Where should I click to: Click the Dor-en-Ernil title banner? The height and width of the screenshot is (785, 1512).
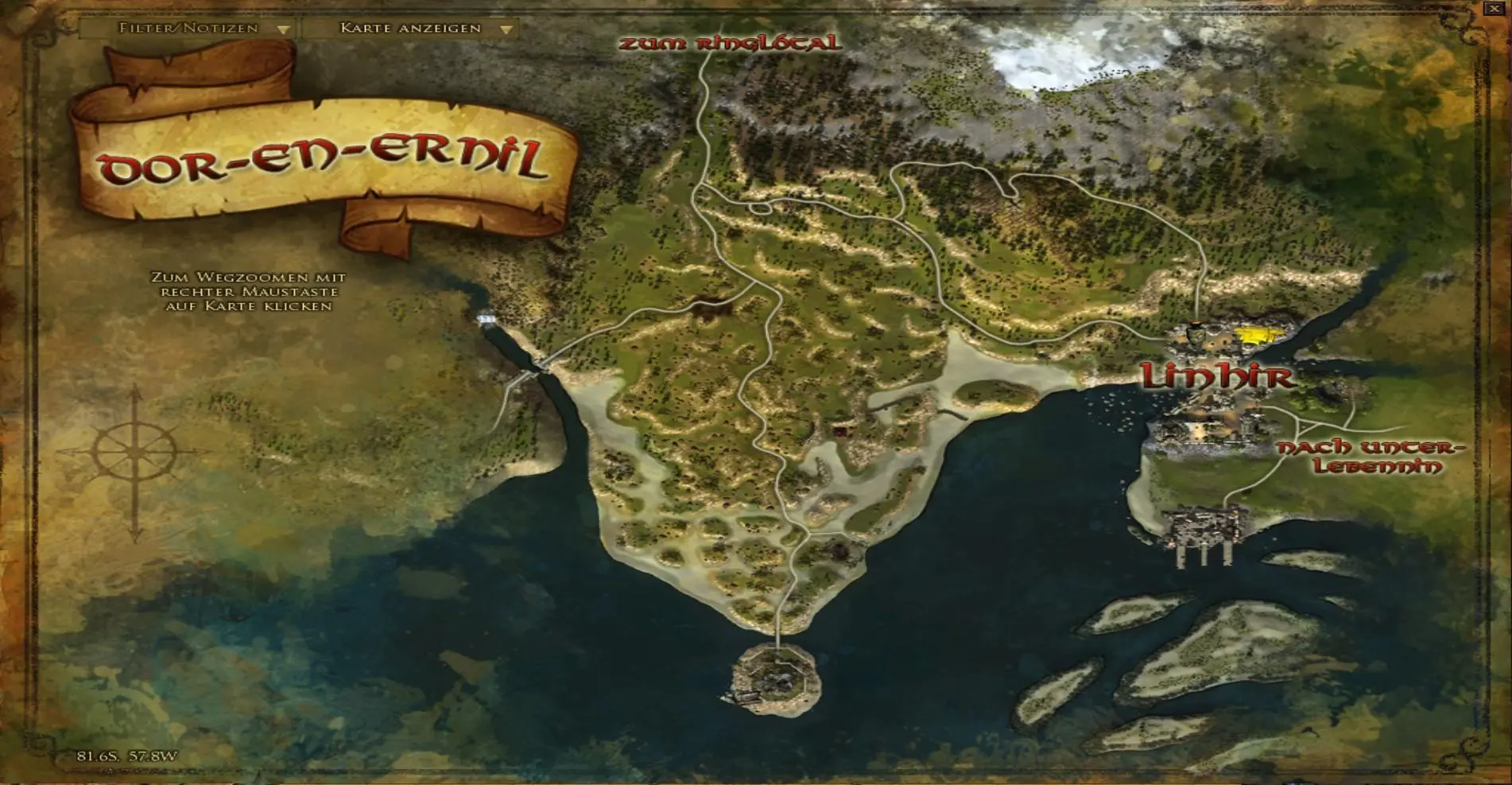[326, 159]
